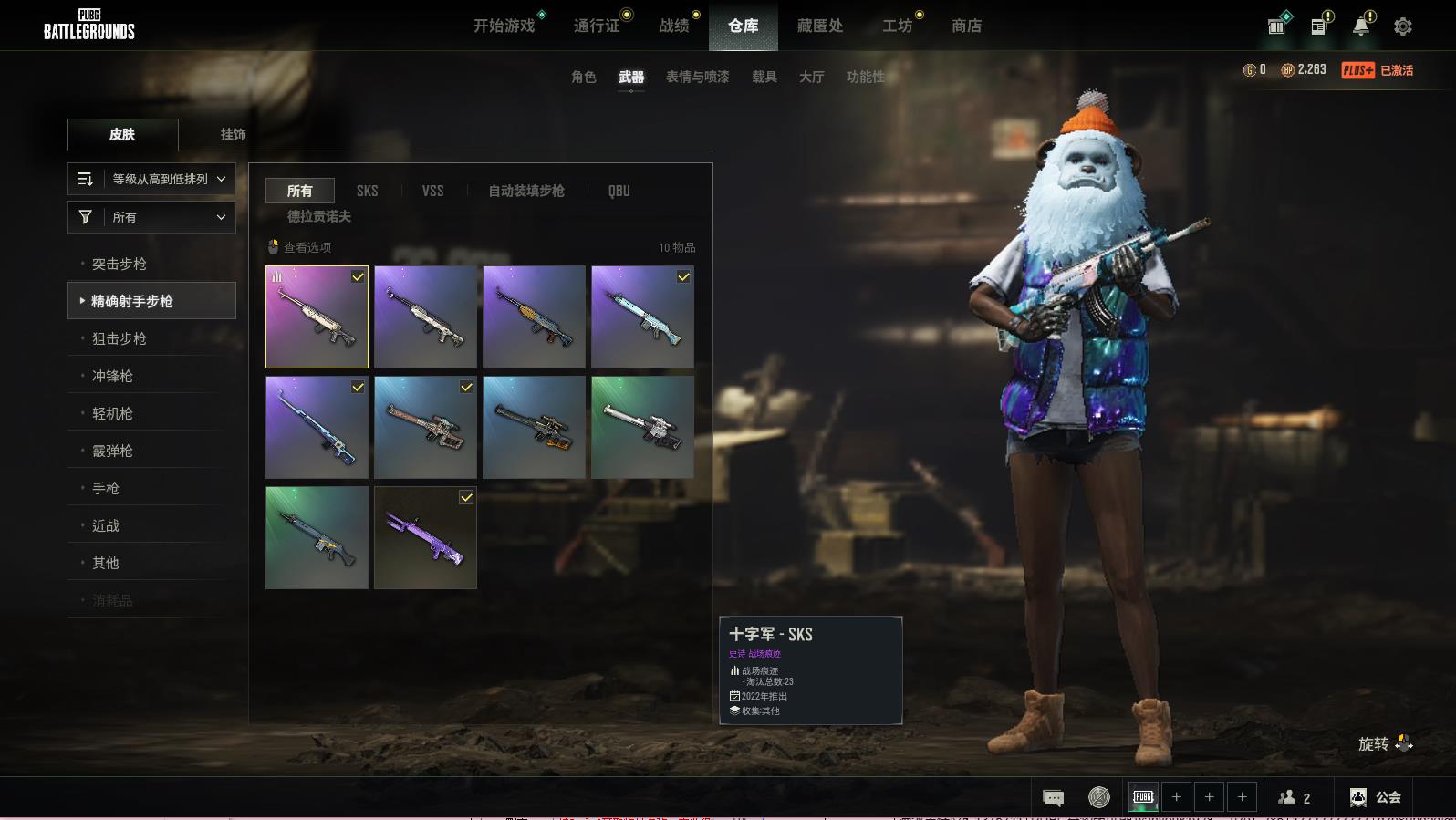Screen dimensions: 1456x820
Task: Switch to the 角色 character tab
Action: pyautogui.click(x=583, y=77)
